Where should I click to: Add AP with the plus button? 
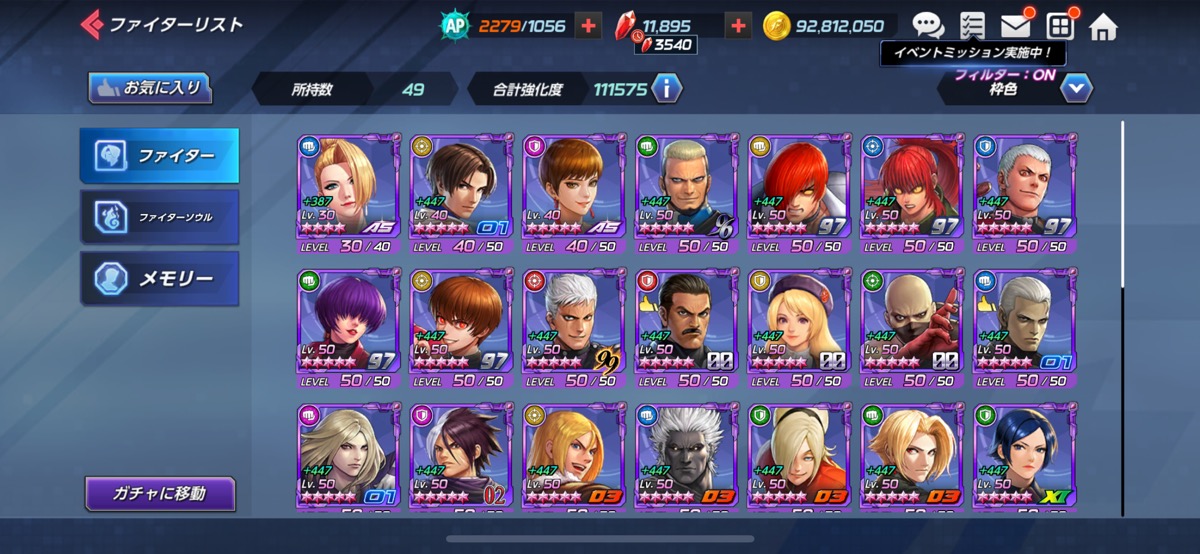click(x=588, y=26)
